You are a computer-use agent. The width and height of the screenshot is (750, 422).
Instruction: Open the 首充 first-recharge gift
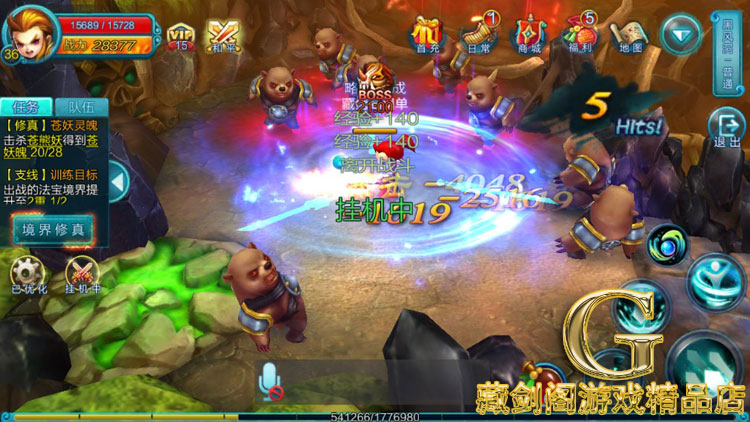(x=427, y=36)
